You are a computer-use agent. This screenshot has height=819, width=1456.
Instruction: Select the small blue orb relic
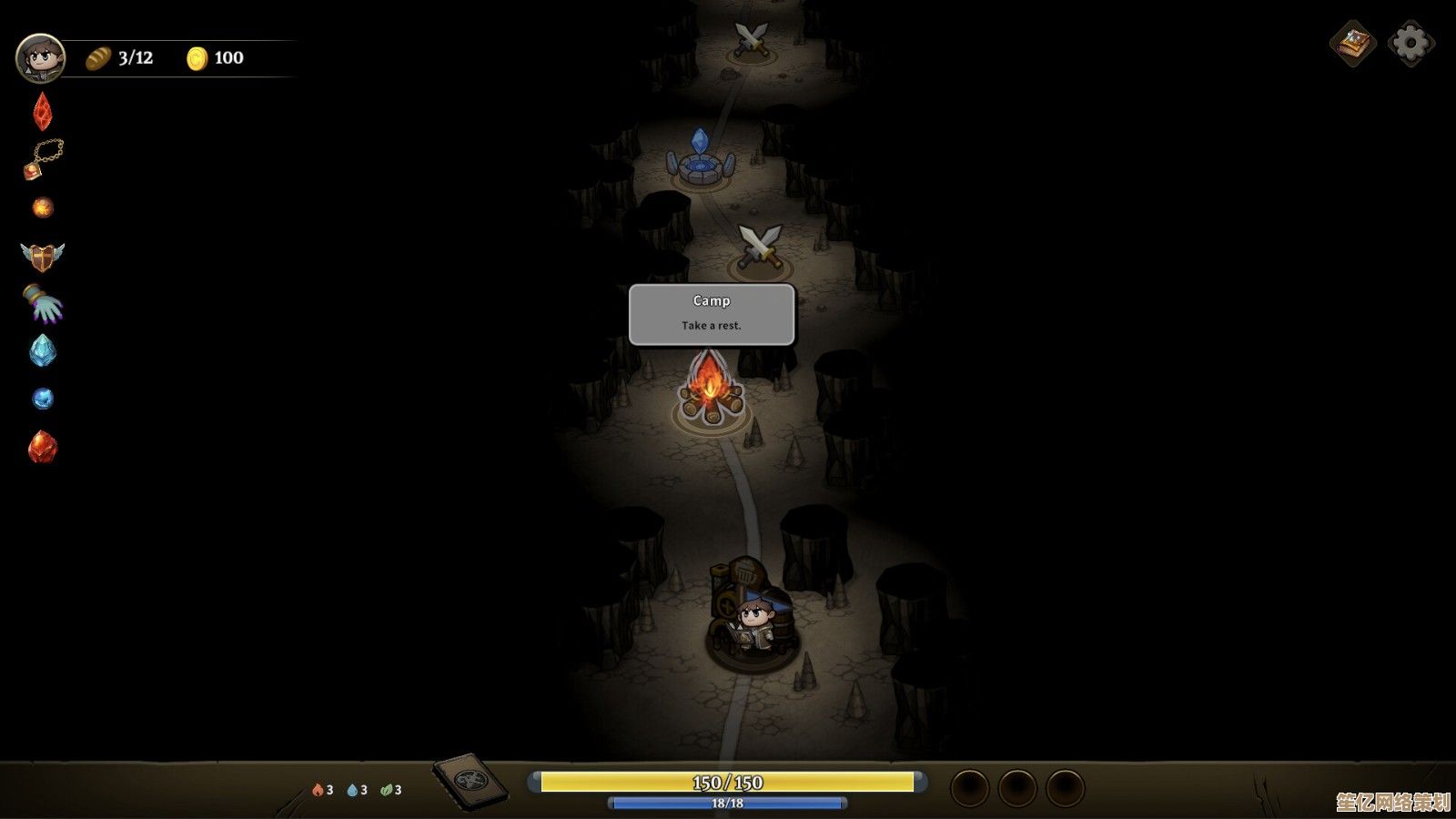[43, 399]
